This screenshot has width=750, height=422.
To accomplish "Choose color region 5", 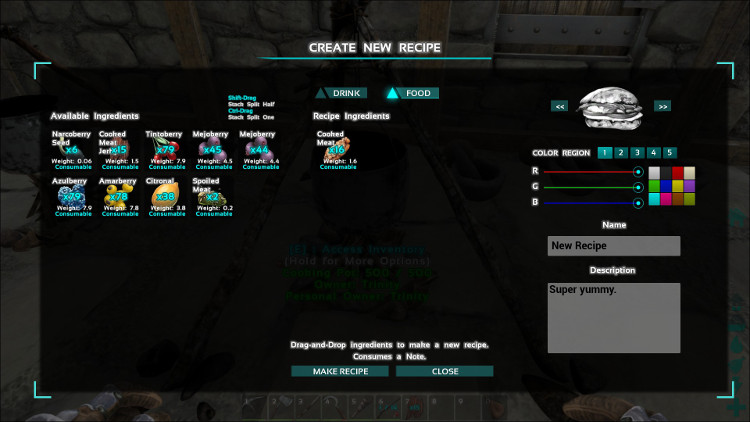I will [670, 153].
